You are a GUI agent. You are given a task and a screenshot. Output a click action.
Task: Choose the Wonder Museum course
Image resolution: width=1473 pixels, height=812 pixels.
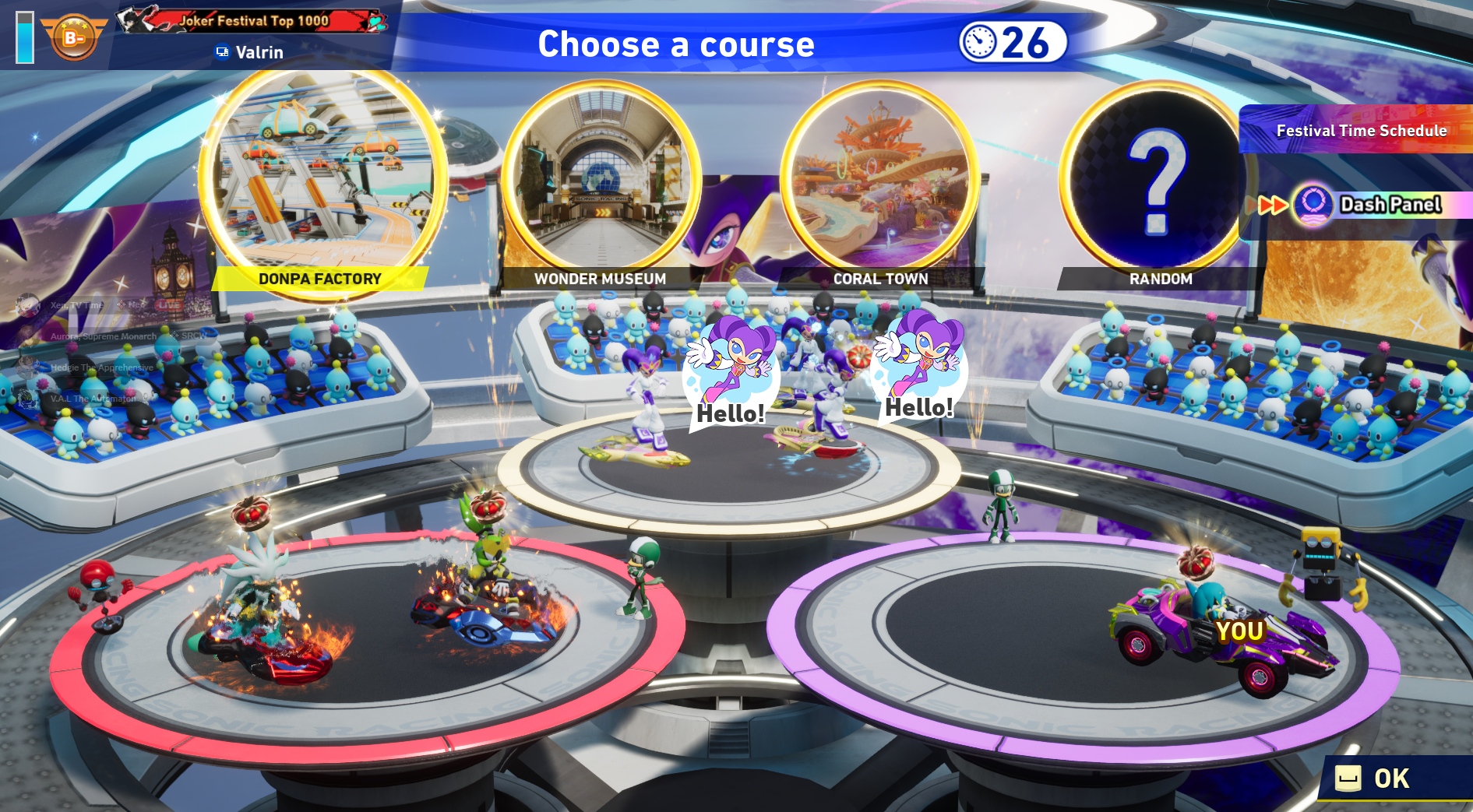click(601, 181)
